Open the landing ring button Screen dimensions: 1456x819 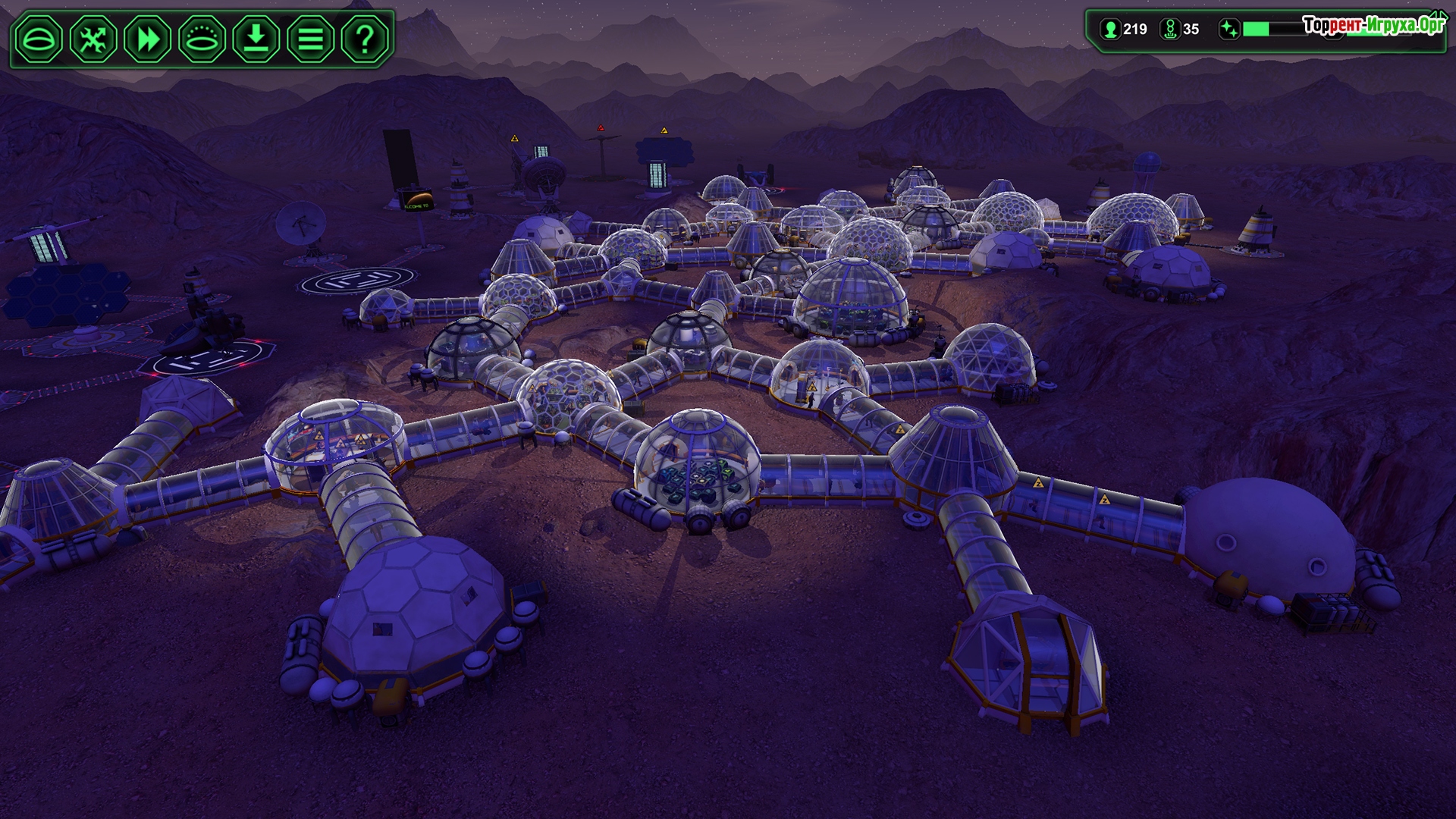[202, 39]
